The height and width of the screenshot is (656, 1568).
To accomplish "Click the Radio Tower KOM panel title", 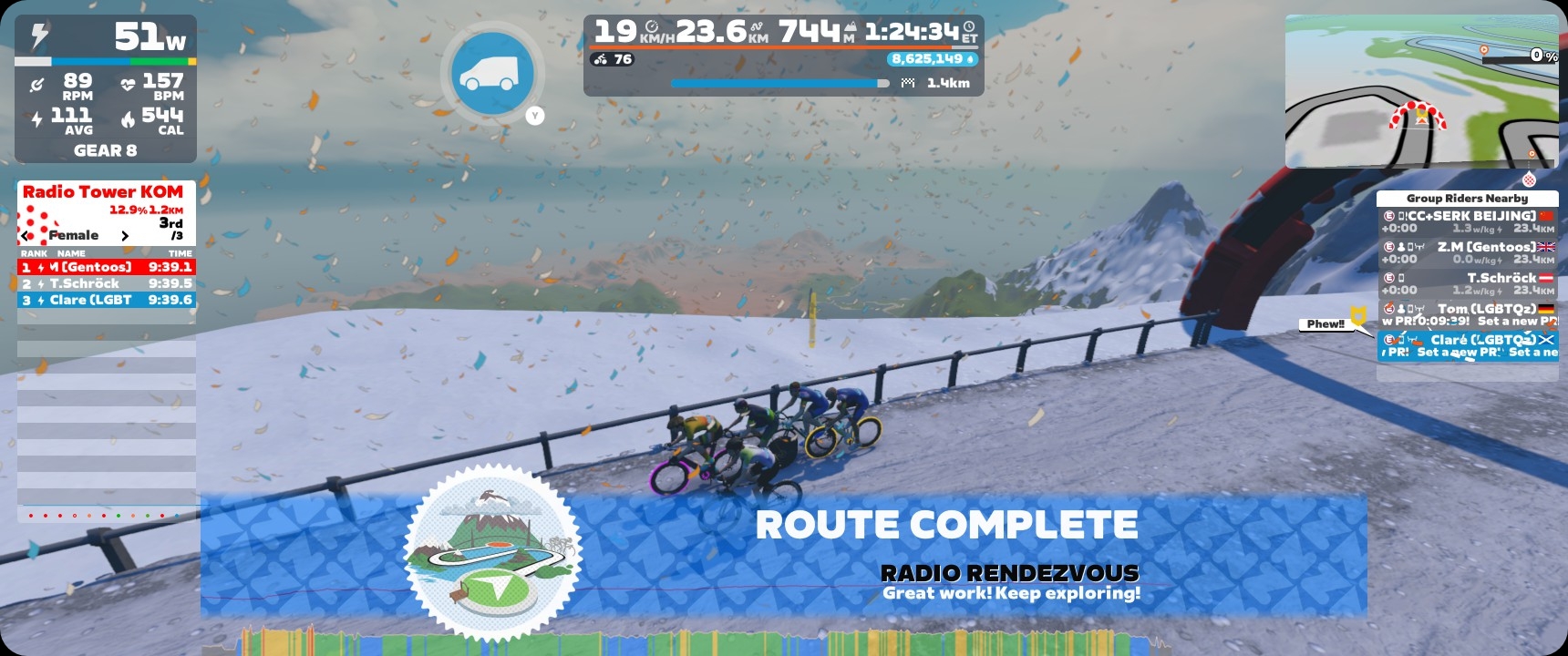I will [x=103, y=192].
